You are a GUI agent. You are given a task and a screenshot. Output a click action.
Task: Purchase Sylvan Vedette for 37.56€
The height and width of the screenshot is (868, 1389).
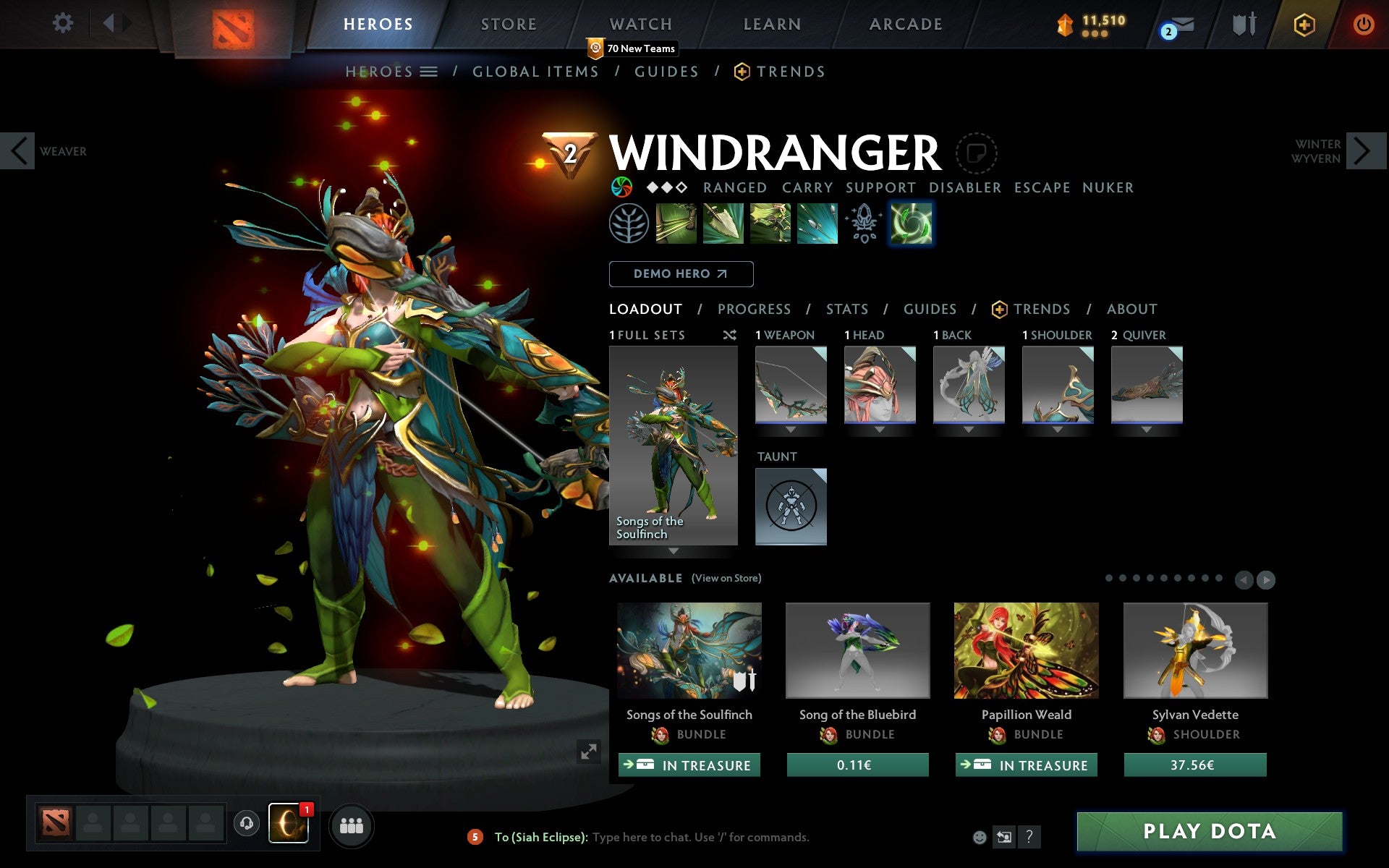[x=1194, y=765]
